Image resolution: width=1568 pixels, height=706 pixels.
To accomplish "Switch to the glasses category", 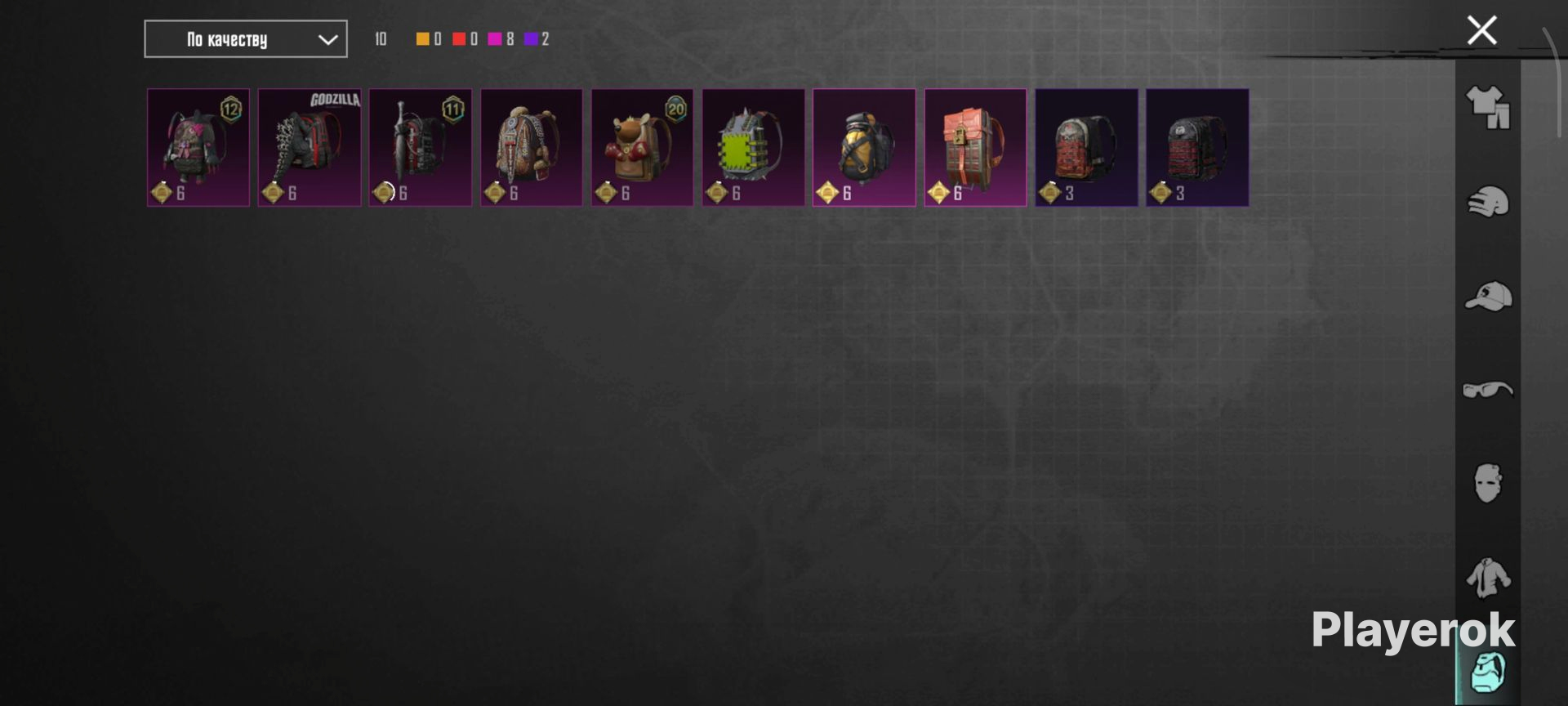I will pos(1488,390).
